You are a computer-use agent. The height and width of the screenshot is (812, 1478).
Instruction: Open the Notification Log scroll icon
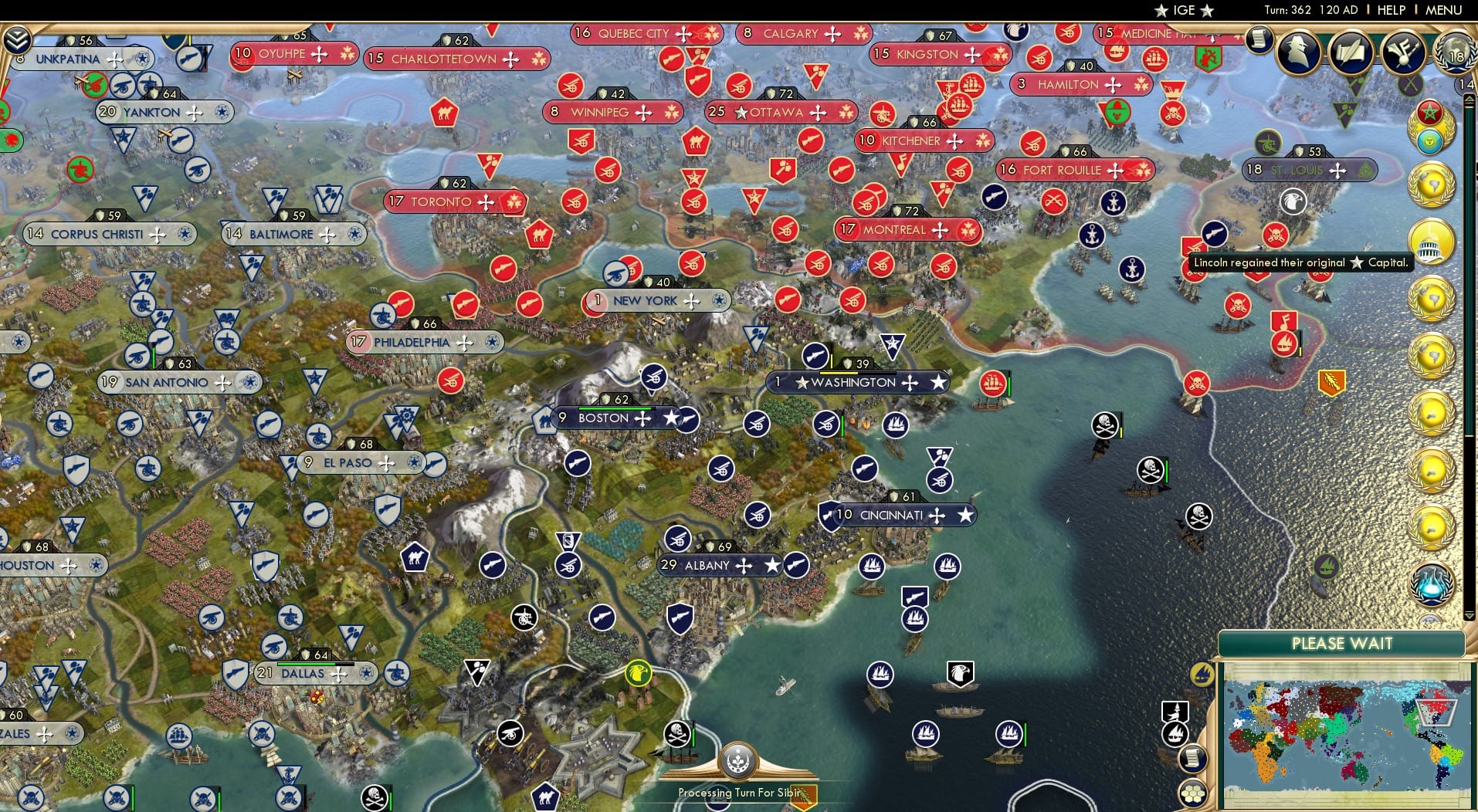pos(1258,40)
